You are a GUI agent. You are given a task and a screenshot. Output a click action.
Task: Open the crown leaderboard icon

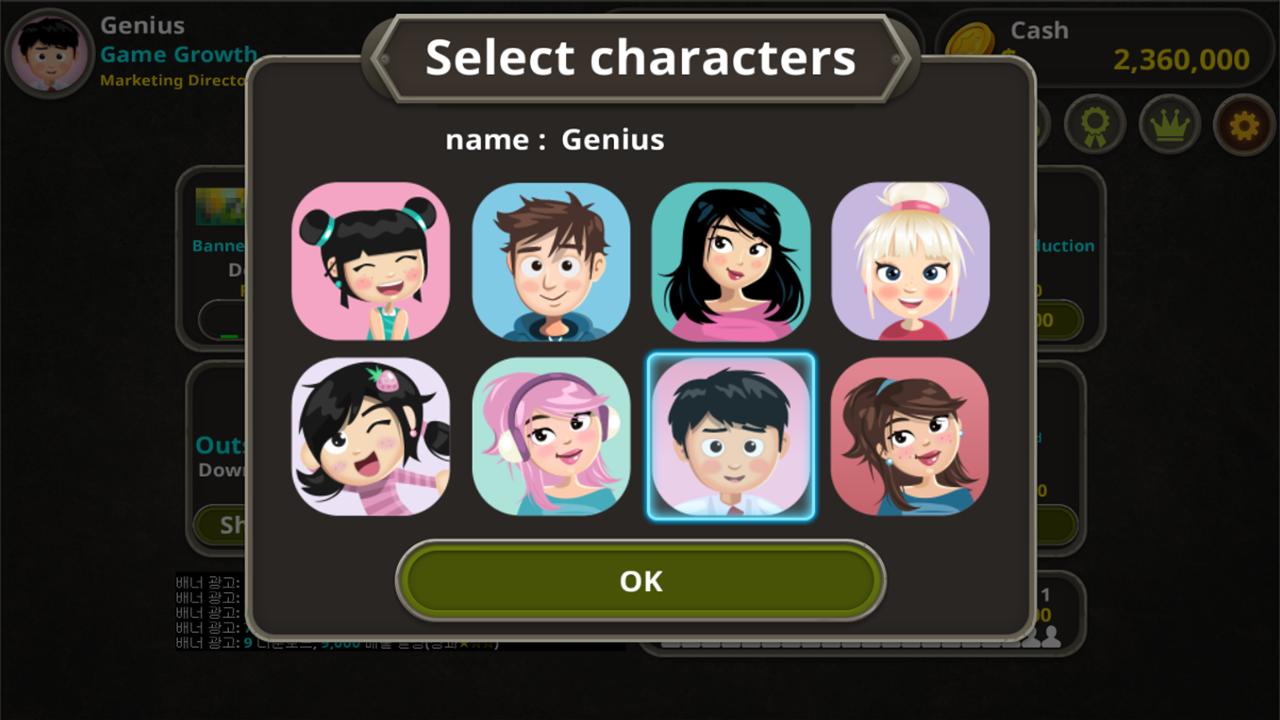pyautogui.click(x=1168, y=125)
